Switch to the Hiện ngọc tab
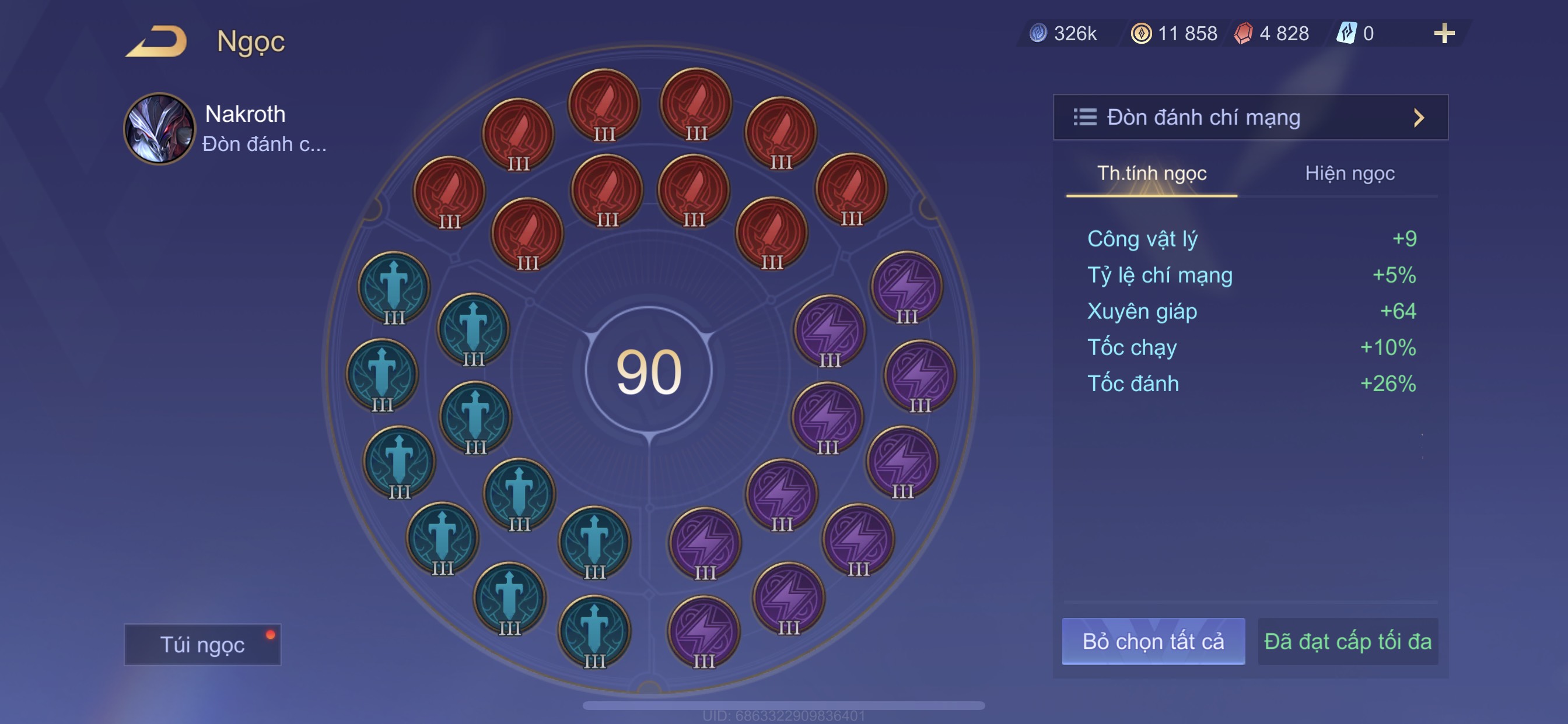The width and height of the screenshot is (1568, 724). click(1349, 174)
